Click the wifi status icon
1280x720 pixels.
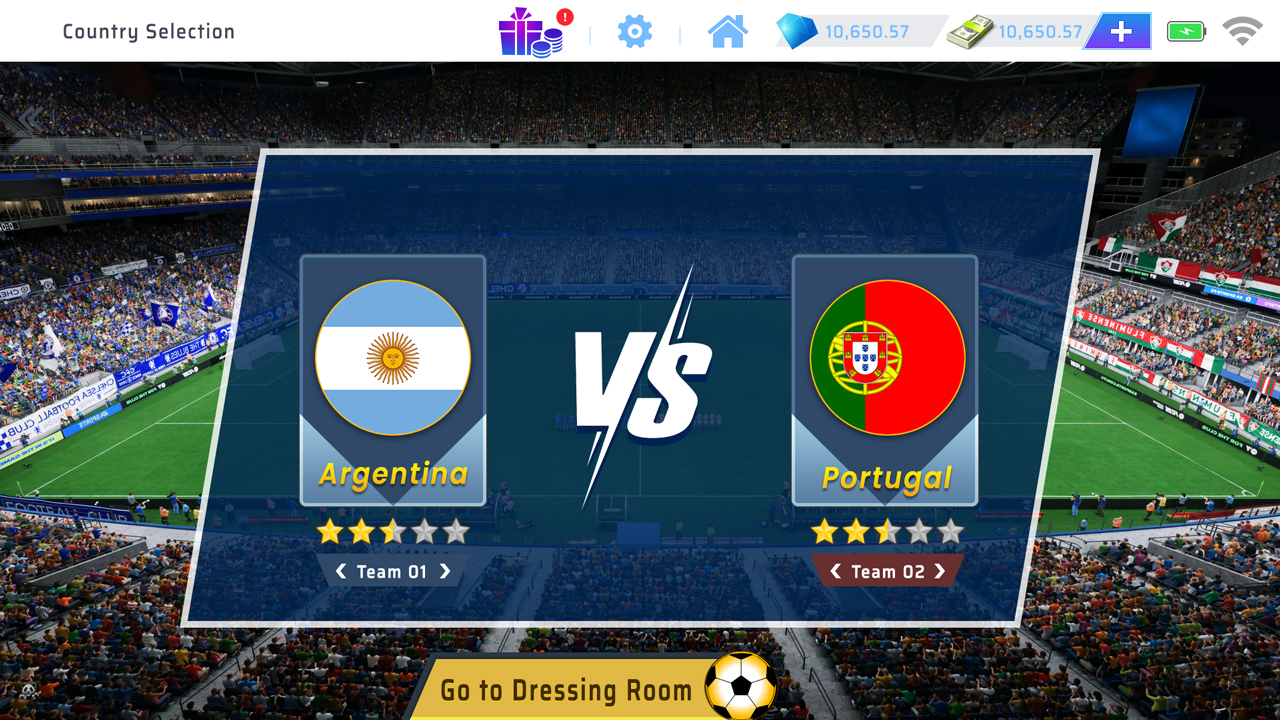coord(1242,31)
